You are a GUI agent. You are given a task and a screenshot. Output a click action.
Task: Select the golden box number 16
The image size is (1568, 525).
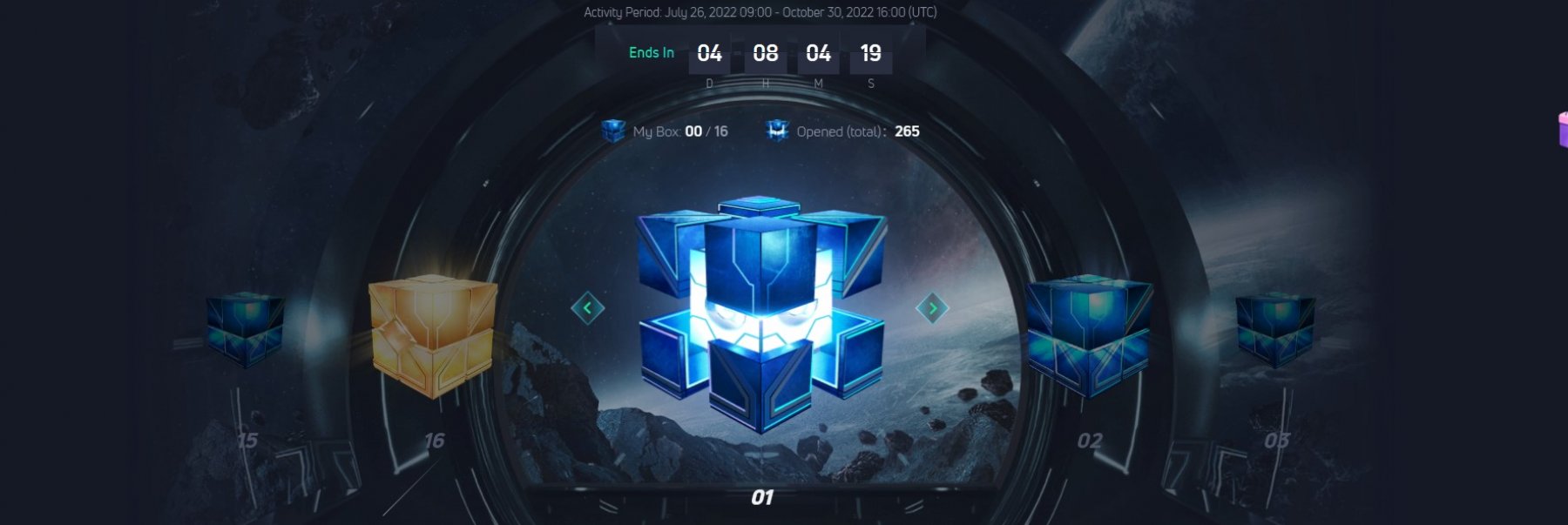433,337
